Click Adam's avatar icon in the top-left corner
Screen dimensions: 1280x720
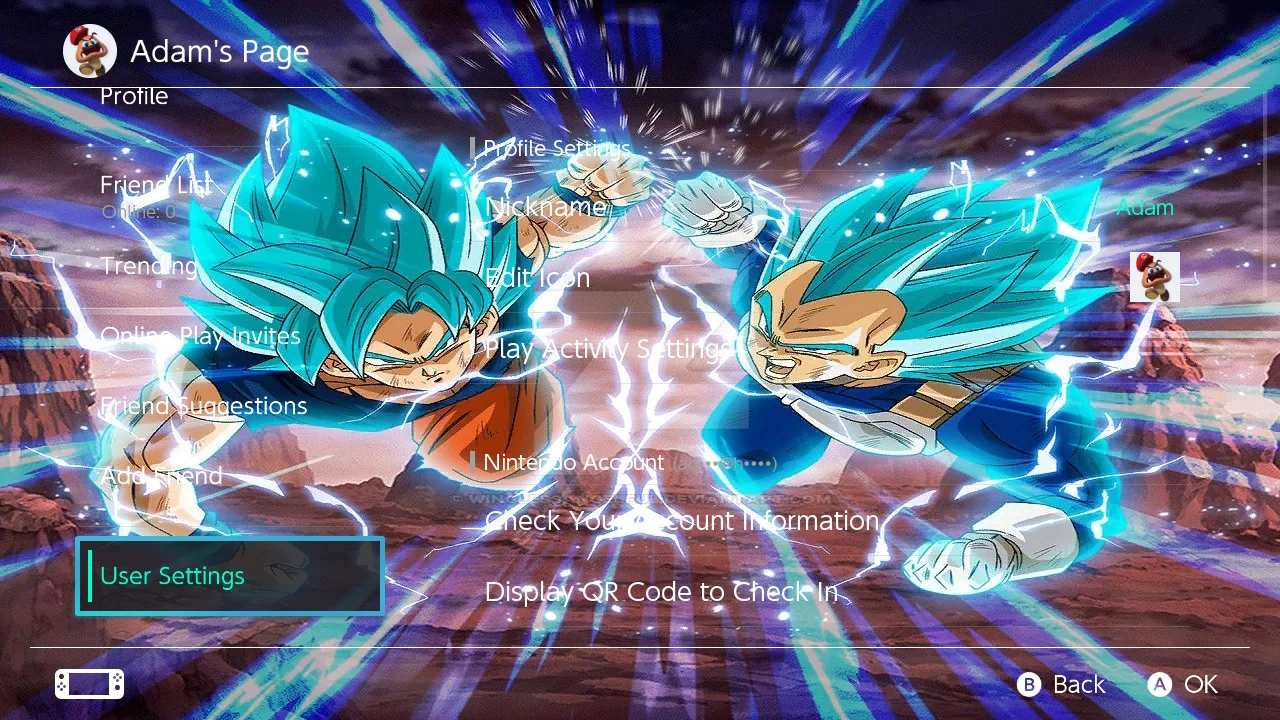89,51
